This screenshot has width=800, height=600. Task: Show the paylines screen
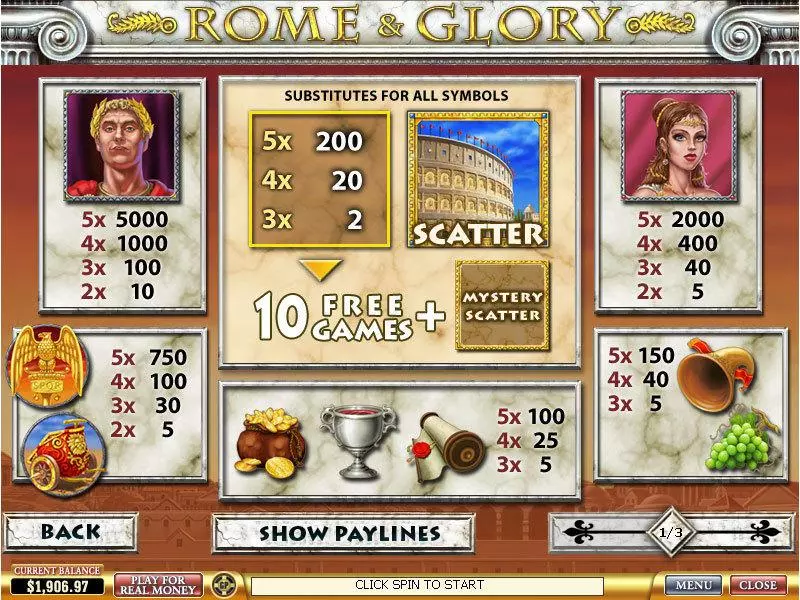[349, 532]
